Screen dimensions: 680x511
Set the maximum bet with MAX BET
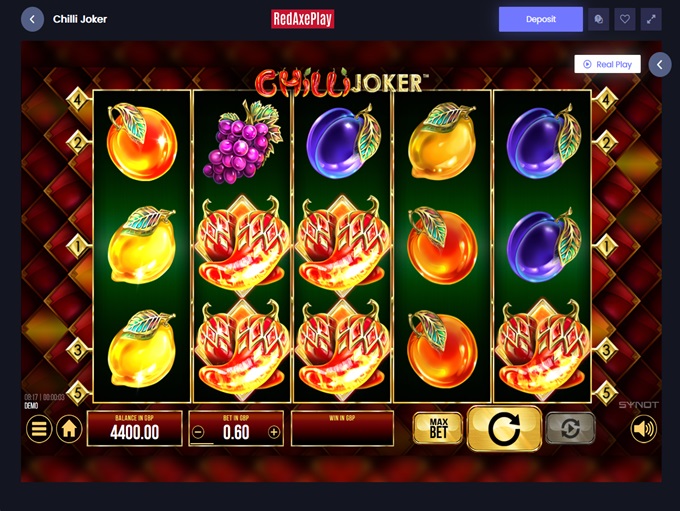tap(438, 428)
